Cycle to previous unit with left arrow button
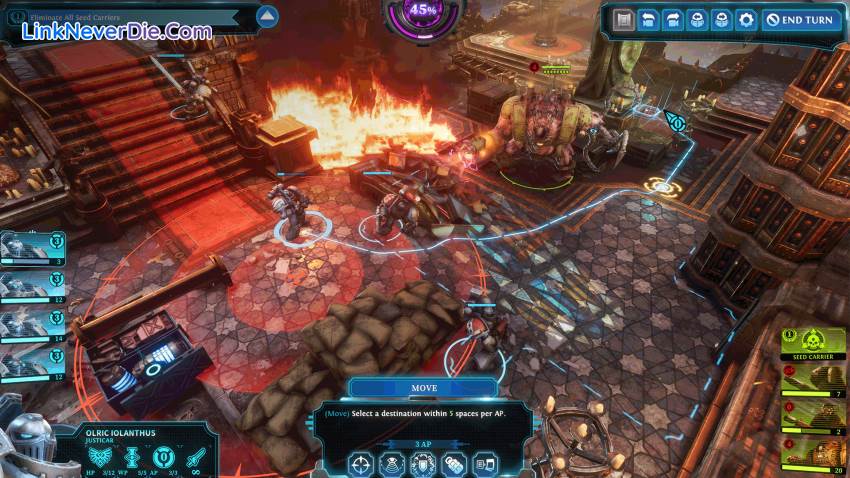The width and height of the screenshot is (850, 478). point(649,20)
